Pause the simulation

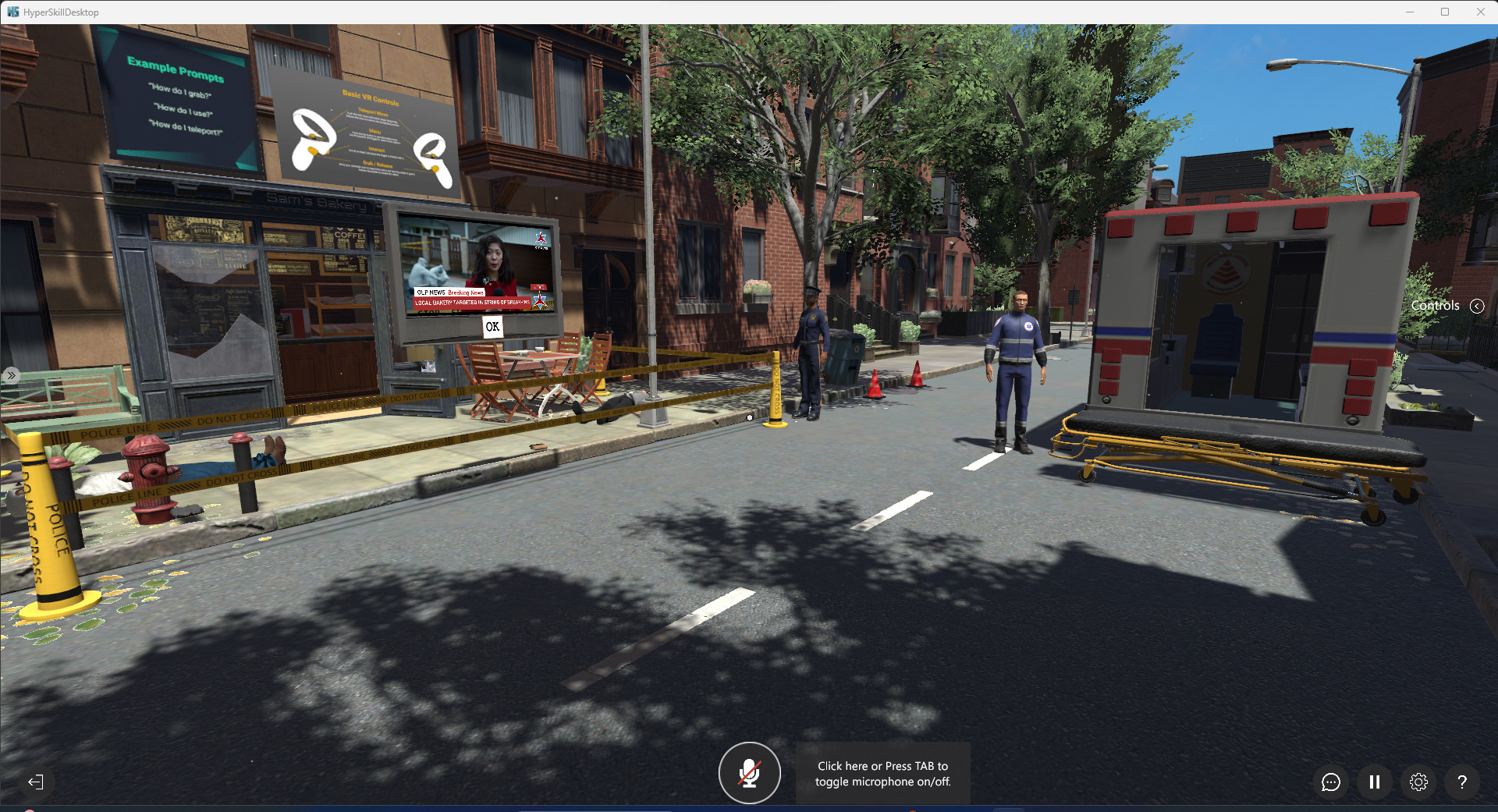(x=1375, y=782)
